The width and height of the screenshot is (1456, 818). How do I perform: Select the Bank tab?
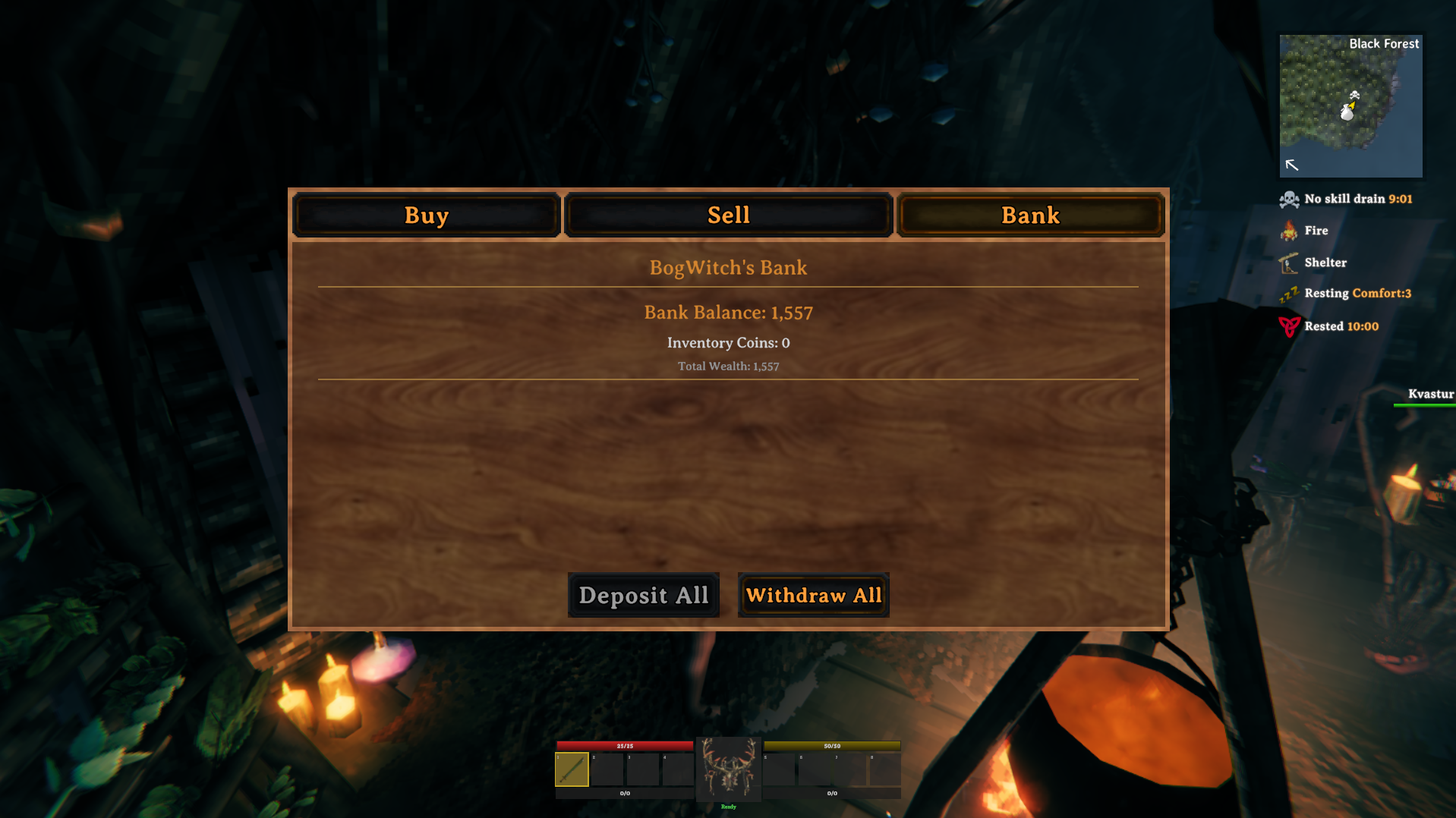click(1029, 215)
